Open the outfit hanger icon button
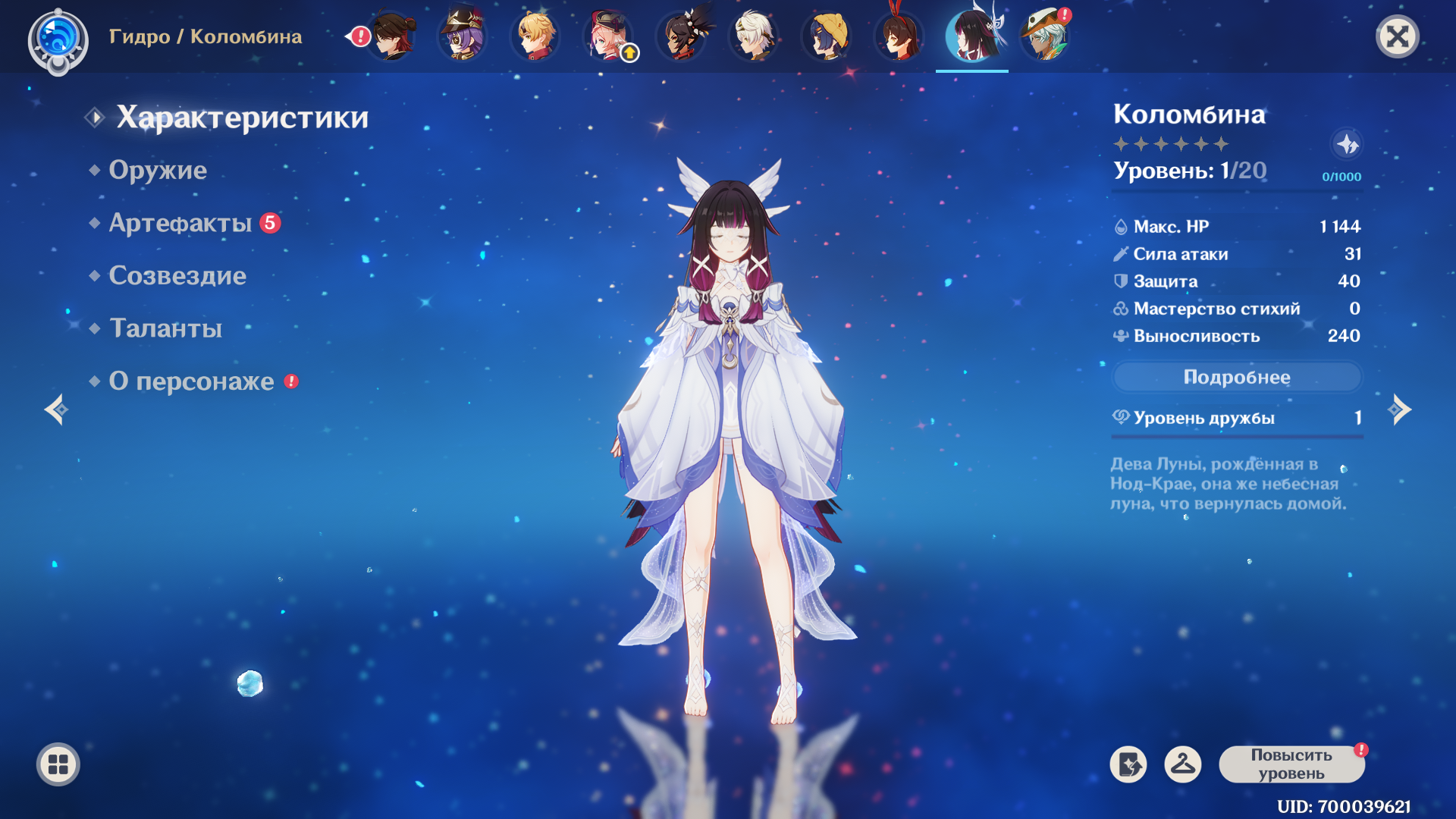 point(1183,764)
